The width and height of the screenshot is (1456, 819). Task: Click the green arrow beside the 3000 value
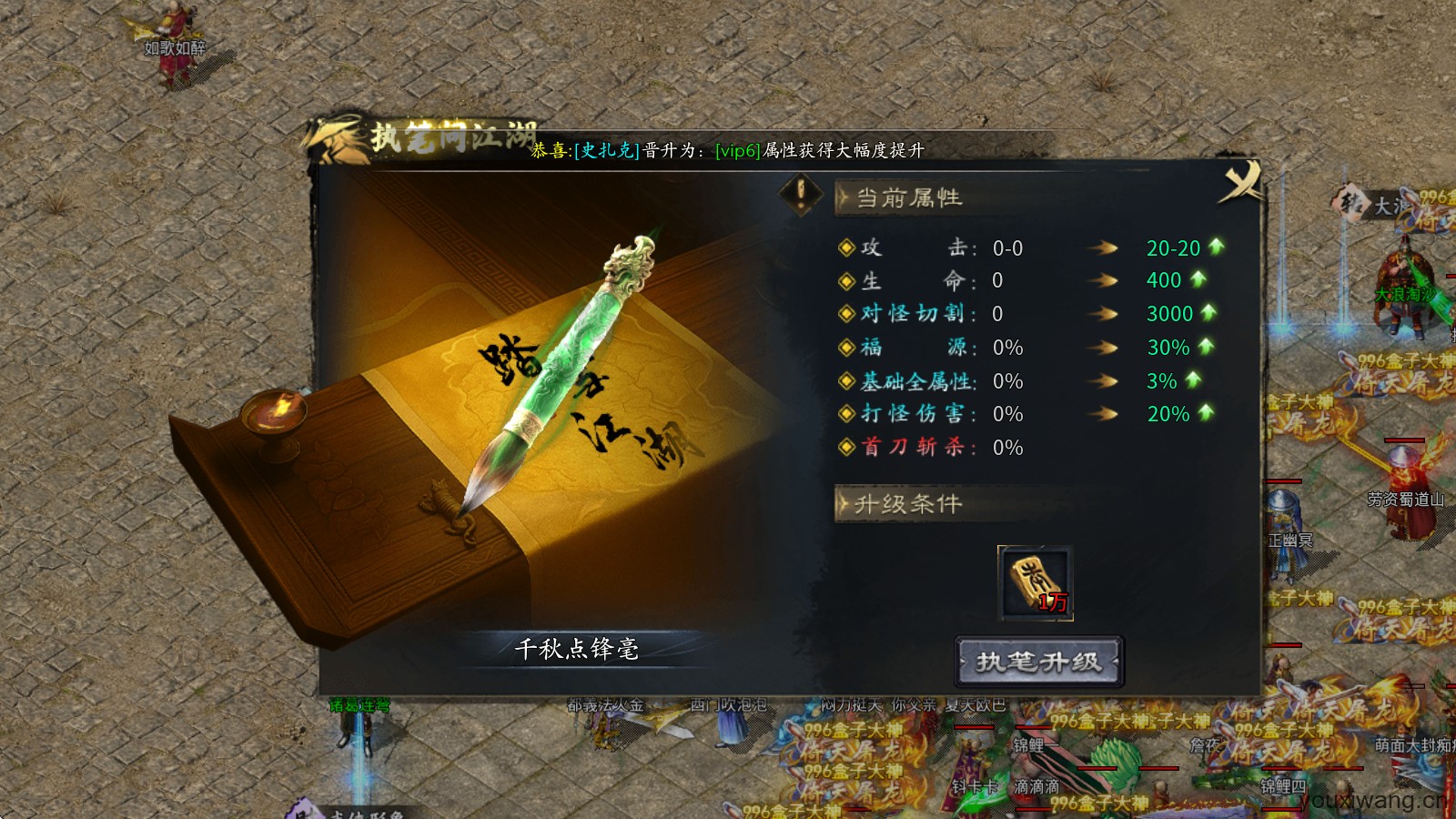[x=1207, y=314]
